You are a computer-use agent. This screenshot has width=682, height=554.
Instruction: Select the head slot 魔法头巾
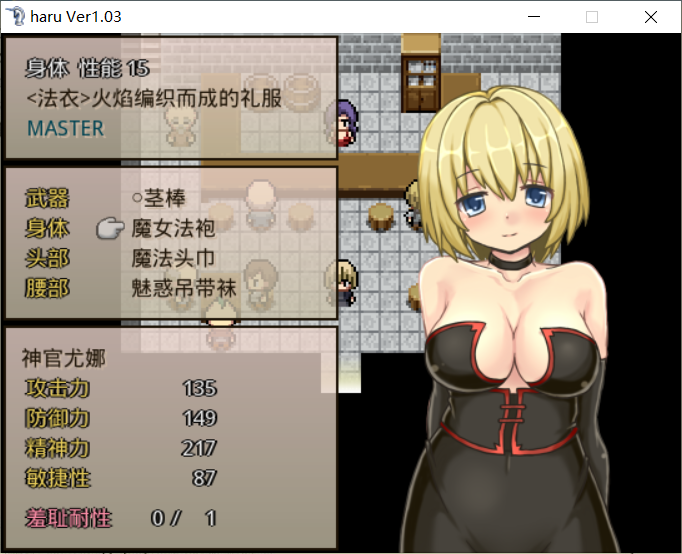[x=173, y=258]
